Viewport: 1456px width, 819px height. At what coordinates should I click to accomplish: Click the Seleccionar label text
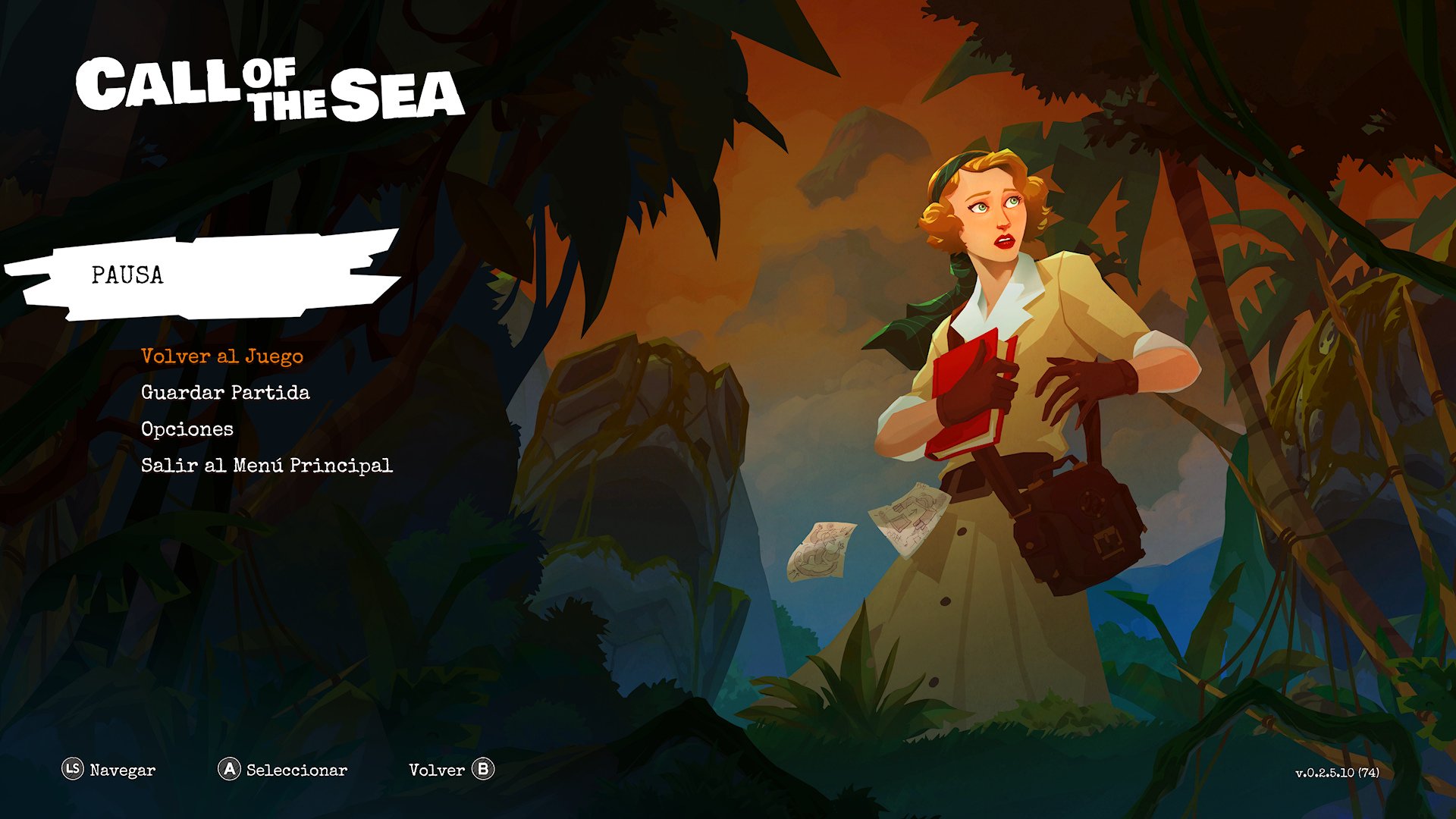point(297,770)
